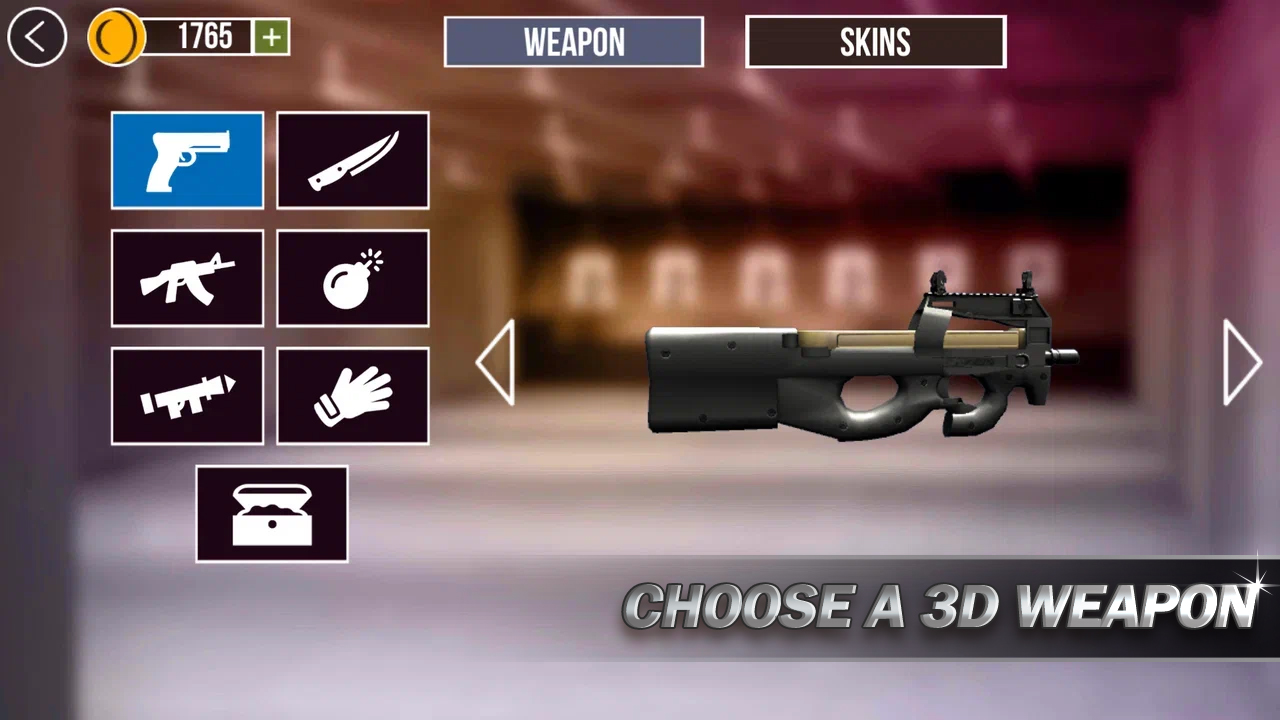Switch to the SKINS tab
The width and height of the screenshot is (1280, 720).
[x=875, y=42]
